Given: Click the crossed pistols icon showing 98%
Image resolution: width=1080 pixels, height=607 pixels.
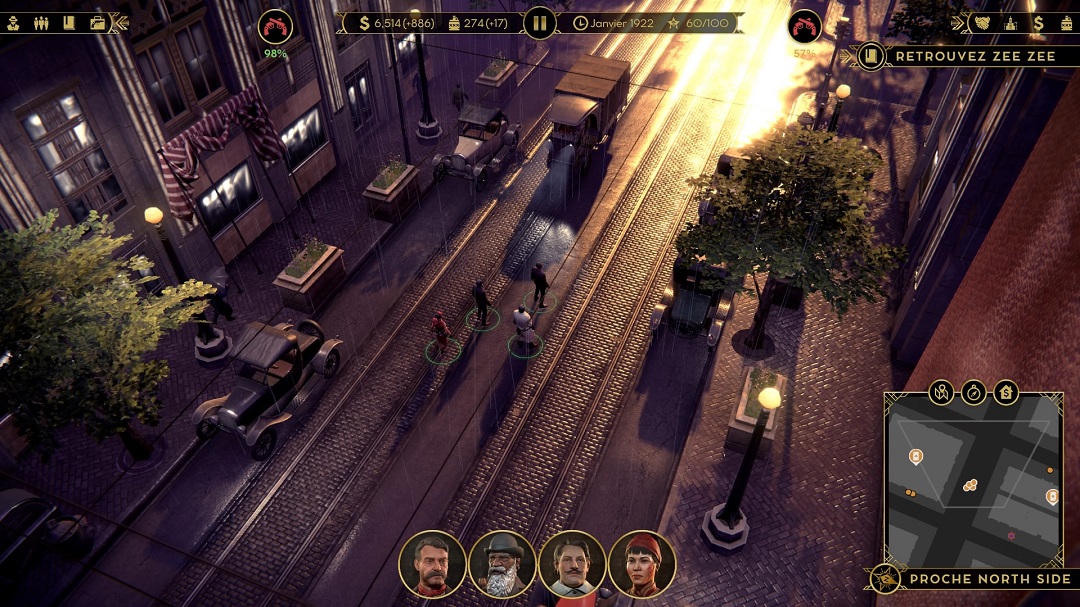Looking at the screenshot, I should pyautogui.click(x=274, y=27).
